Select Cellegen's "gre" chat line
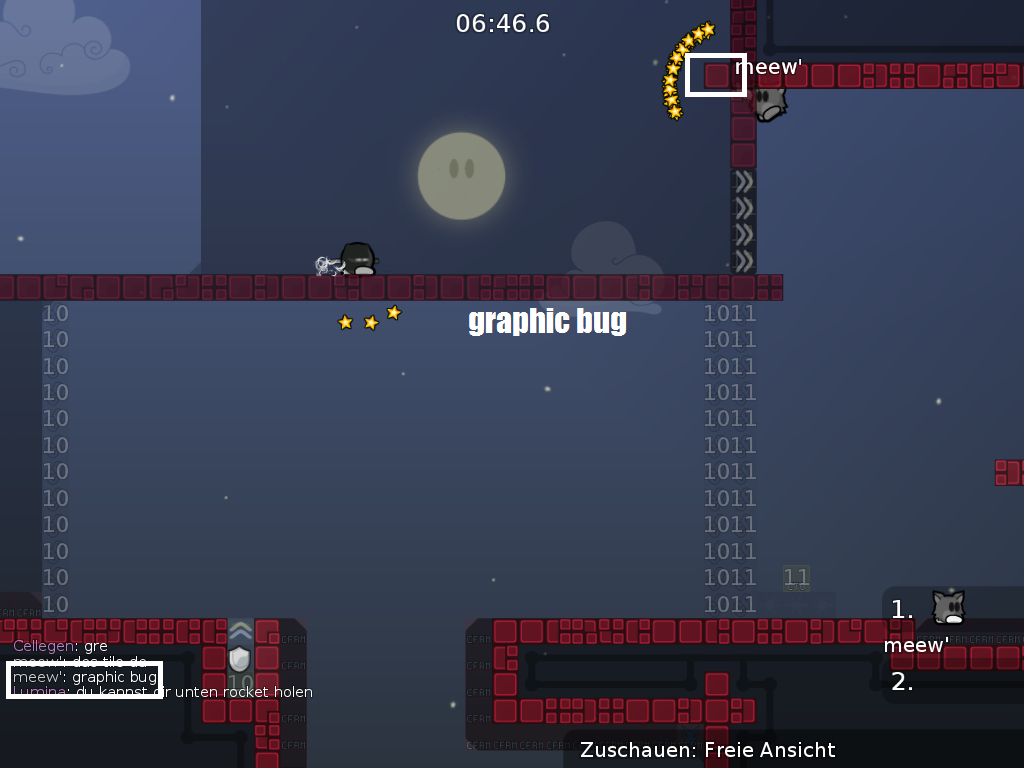The width and height of the screenshot is (1024, 768). (60, 646)
